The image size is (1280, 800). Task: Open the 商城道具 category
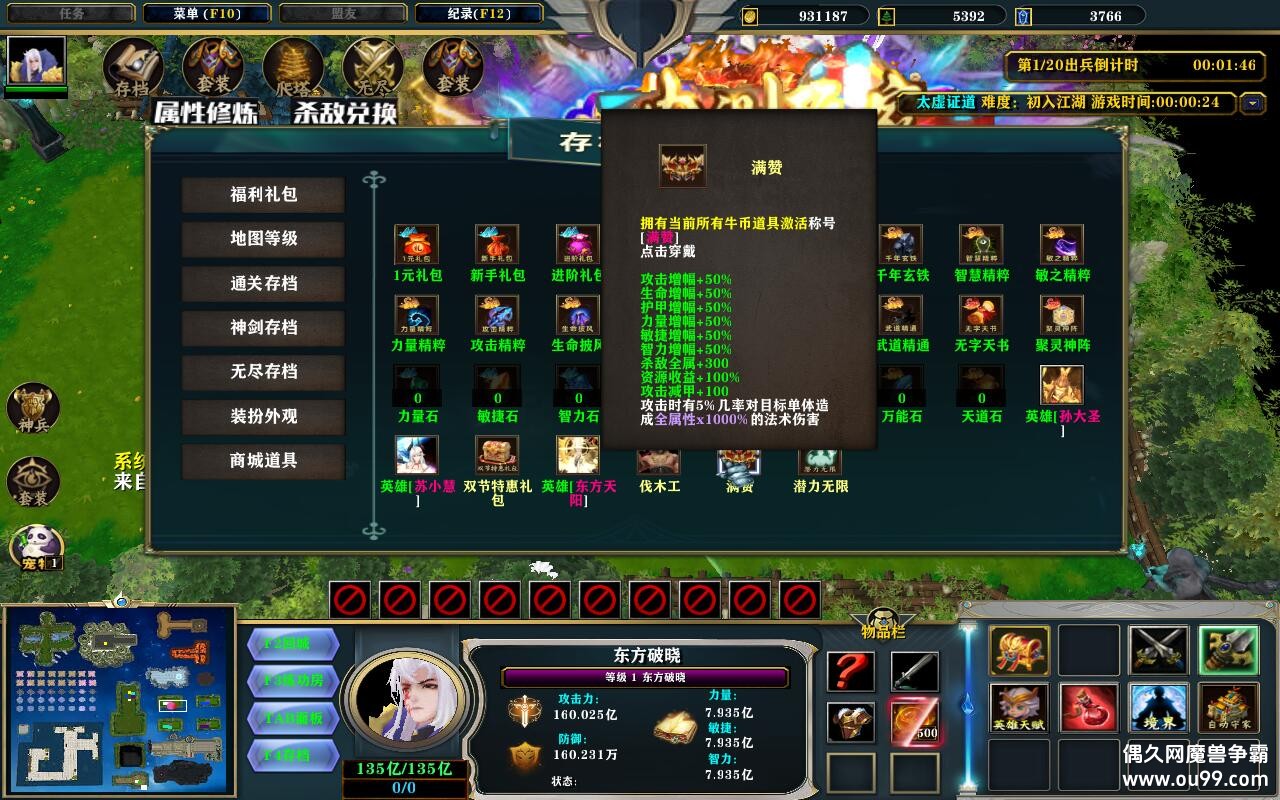pos(263,460)
